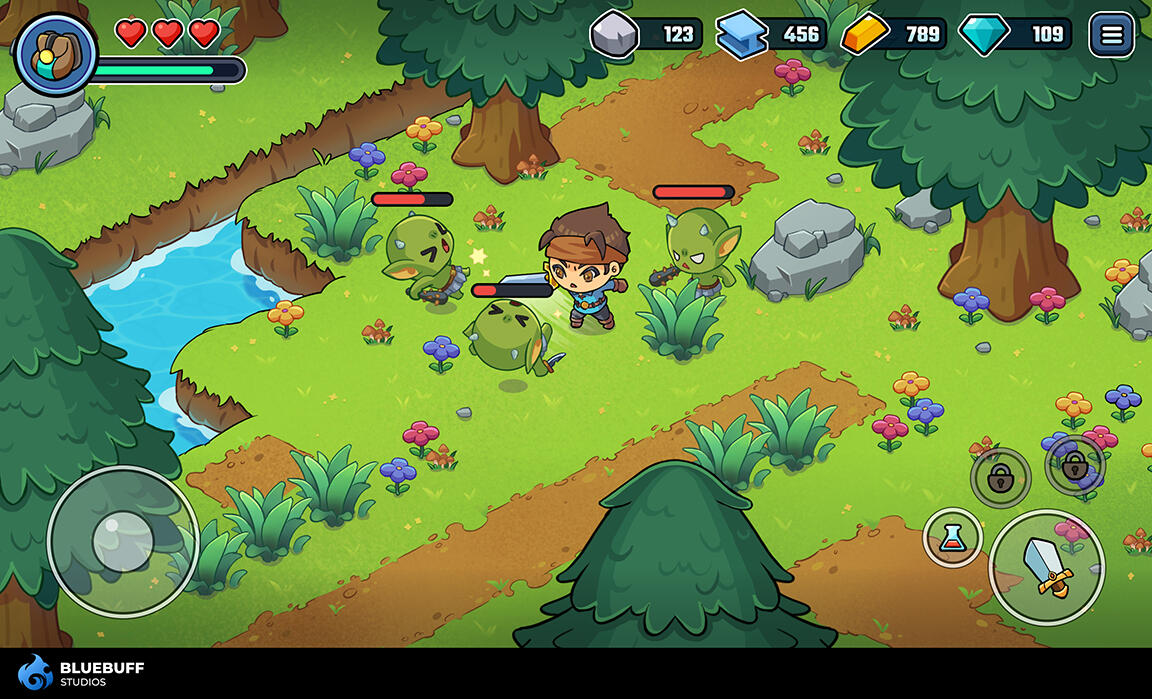This screenshot has width=1152, height=699.
Task: Click the virtual joystick knob
Action: 122,541
